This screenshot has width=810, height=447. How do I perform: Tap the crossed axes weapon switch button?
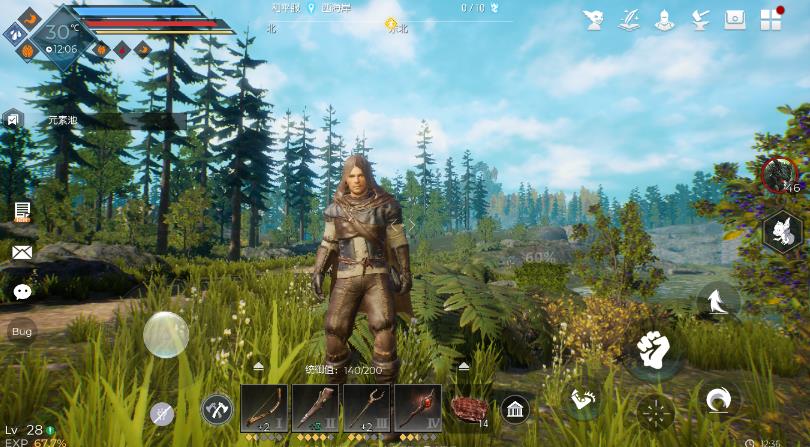[217, 408]
